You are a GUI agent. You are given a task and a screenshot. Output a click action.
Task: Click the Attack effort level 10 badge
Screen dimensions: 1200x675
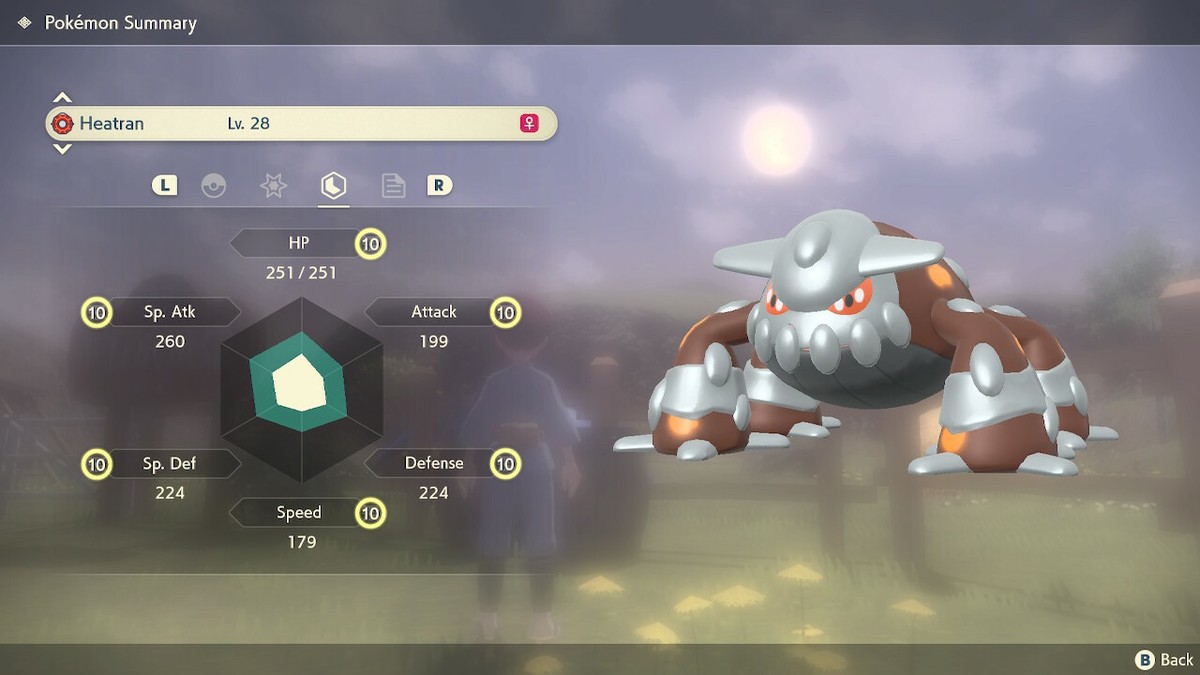(506, 313)
